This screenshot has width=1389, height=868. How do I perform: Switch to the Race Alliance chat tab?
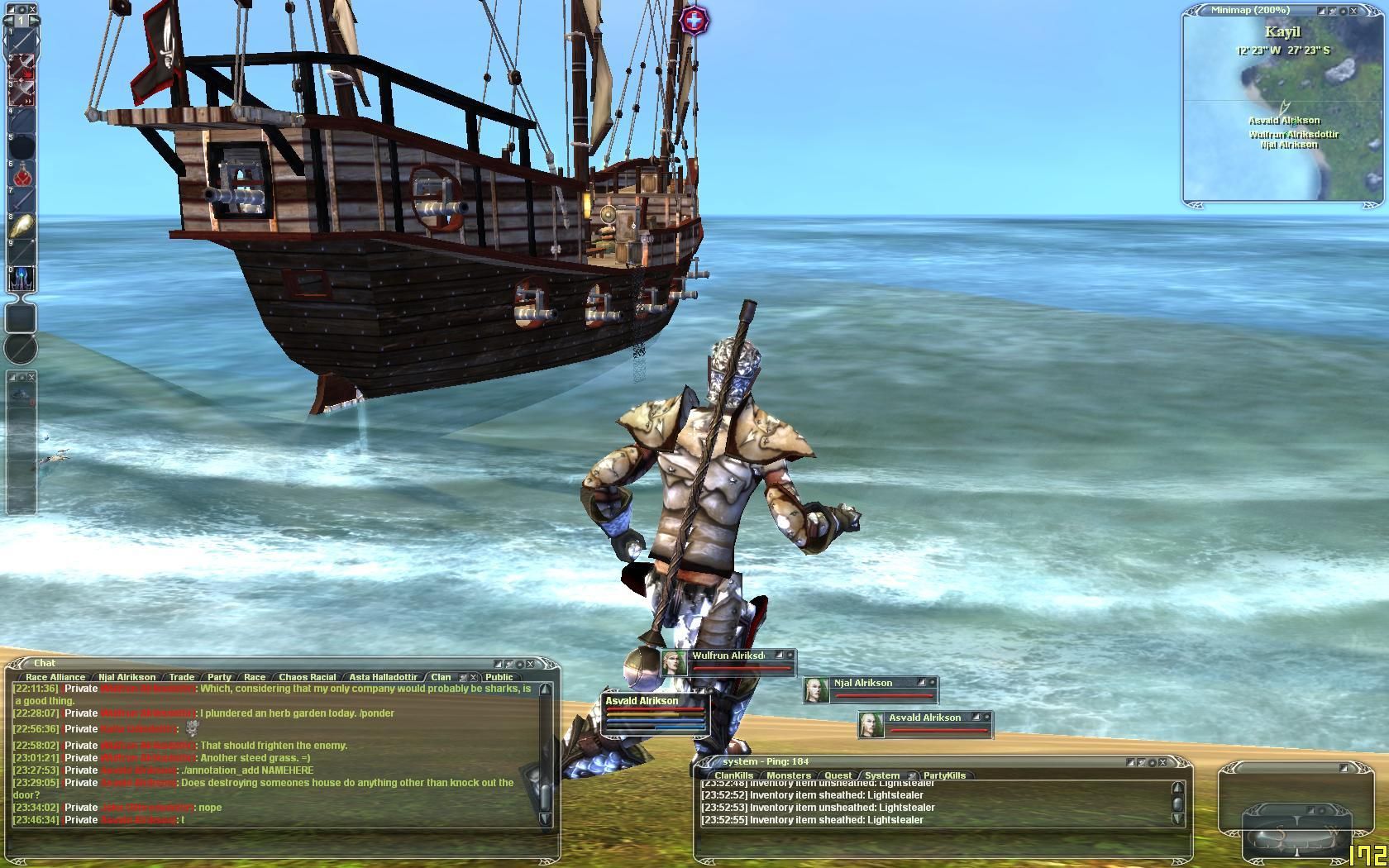click(55, 677)
